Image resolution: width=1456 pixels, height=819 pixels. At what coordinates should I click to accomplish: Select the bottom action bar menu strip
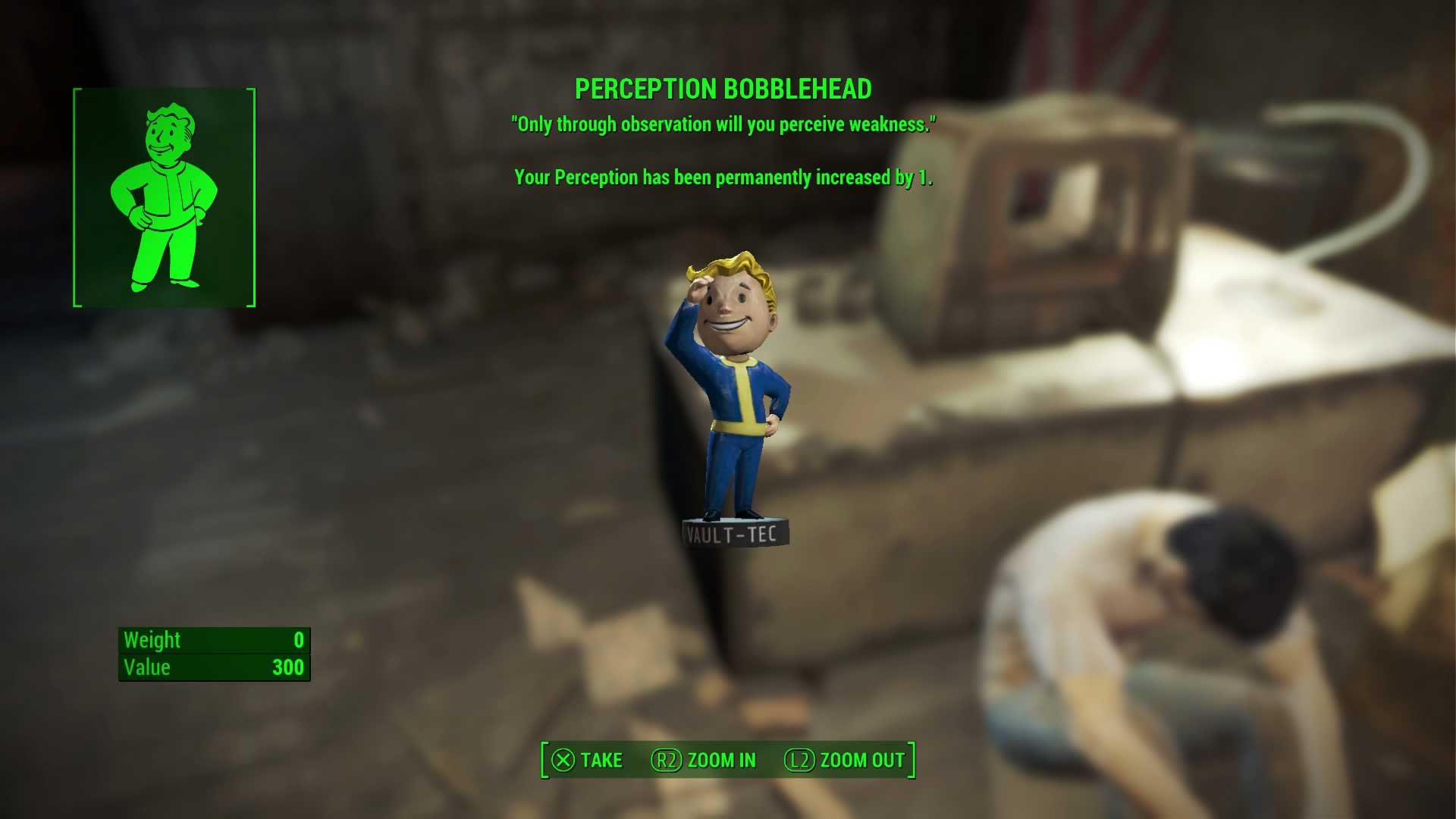(728, 758)
